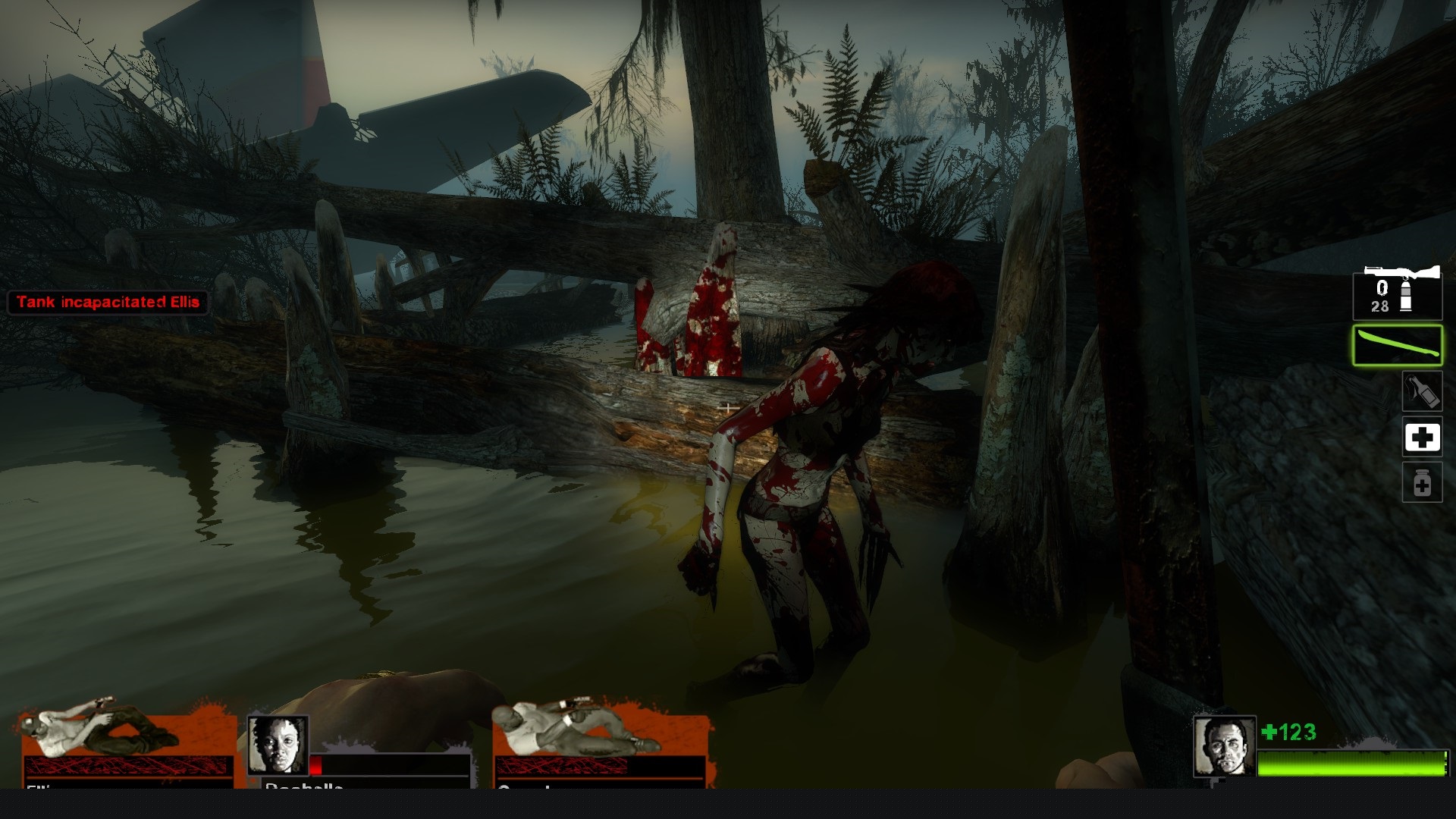Select the shotgun primary weapon slot
Viewport: 1456px width, 819px height.
tap(1398, 292)
